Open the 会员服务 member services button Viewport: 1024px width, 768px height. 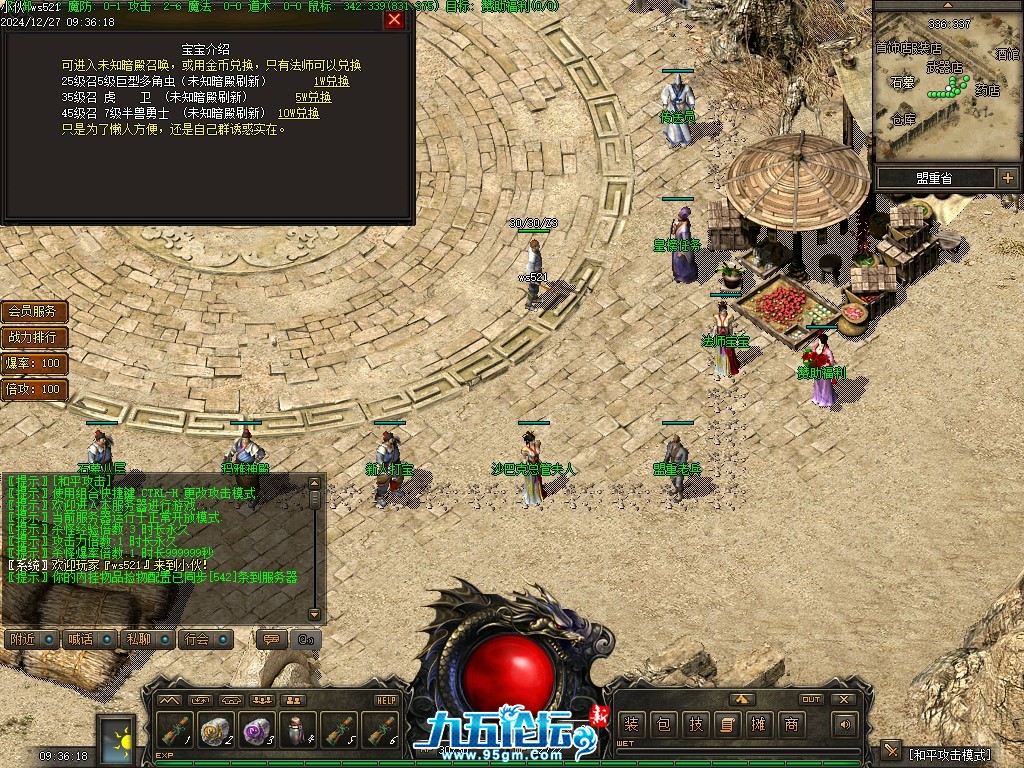34,312
